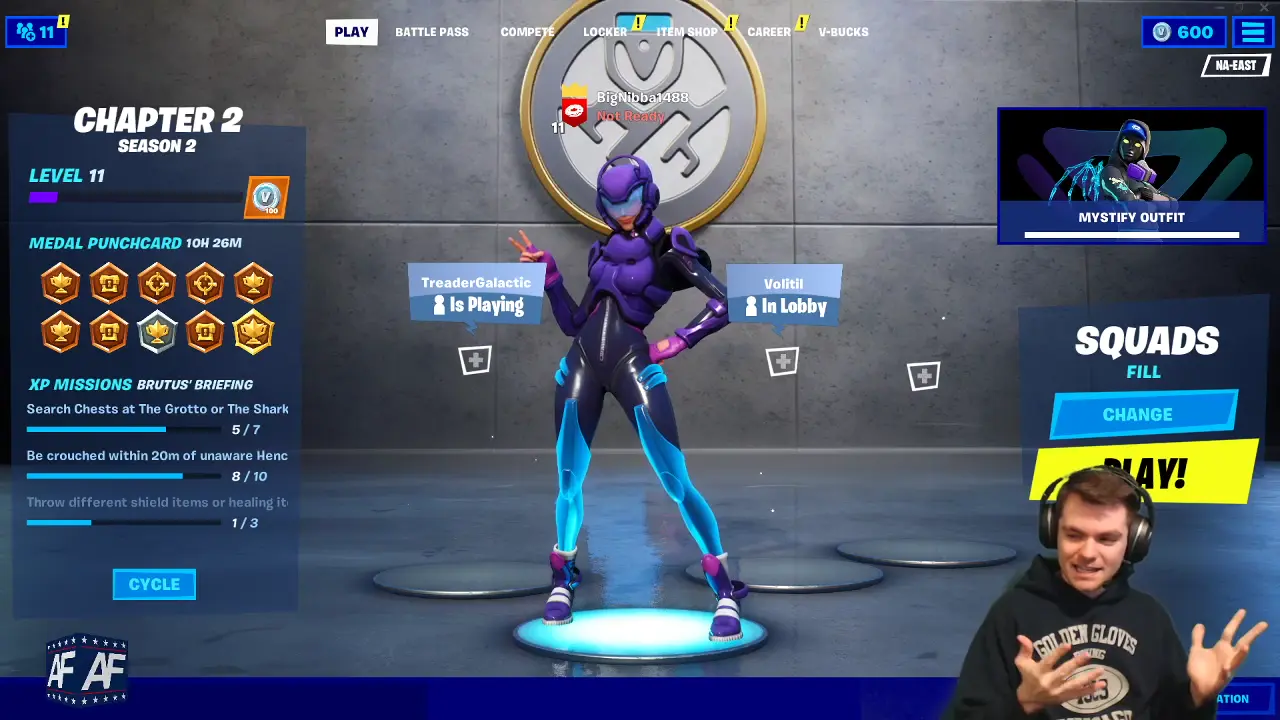Viewport: 1280px width, 720px height.
Task: Select the Play tab
Action: tap(351, 32)
